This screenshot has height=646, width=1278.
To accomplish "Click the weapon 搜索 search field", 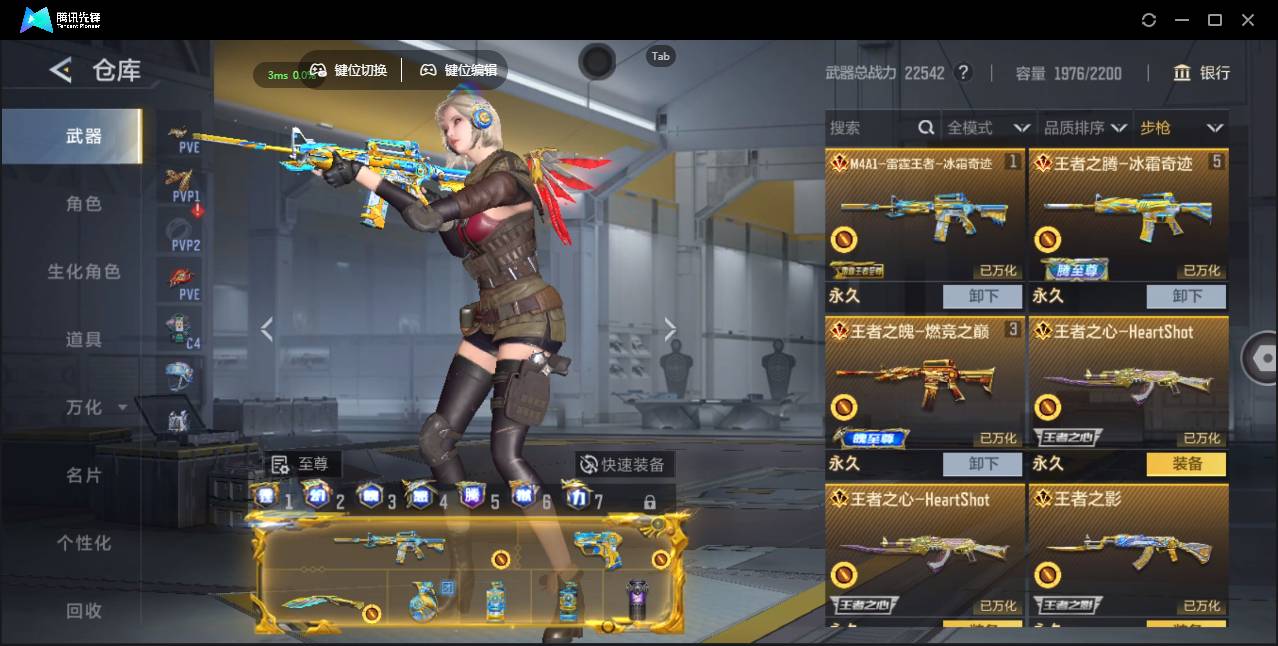I will (872, 128).
